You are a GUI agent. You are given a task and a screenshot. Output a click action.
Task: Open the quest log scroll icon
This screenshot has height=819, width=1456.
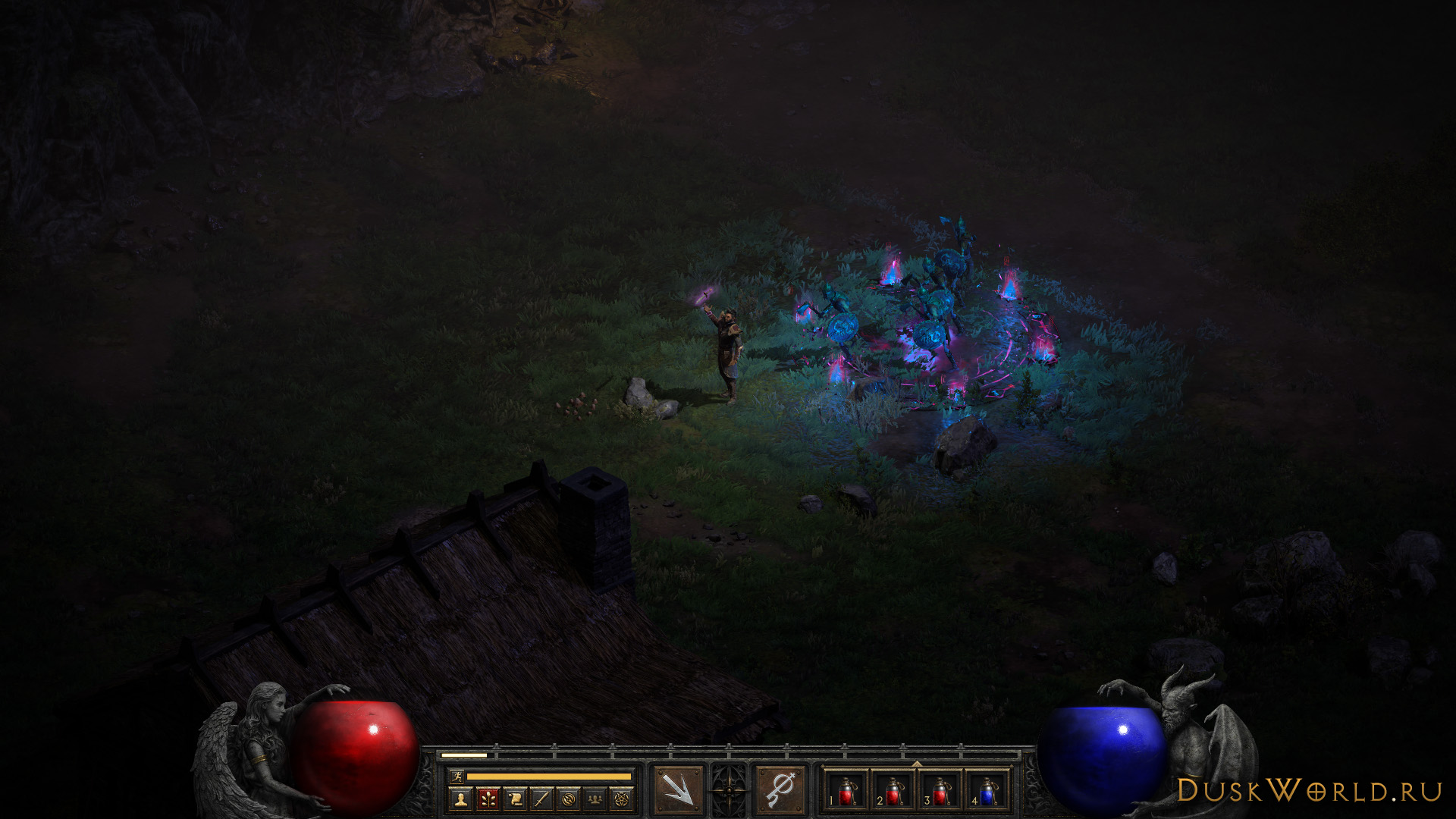click(515, 798)
